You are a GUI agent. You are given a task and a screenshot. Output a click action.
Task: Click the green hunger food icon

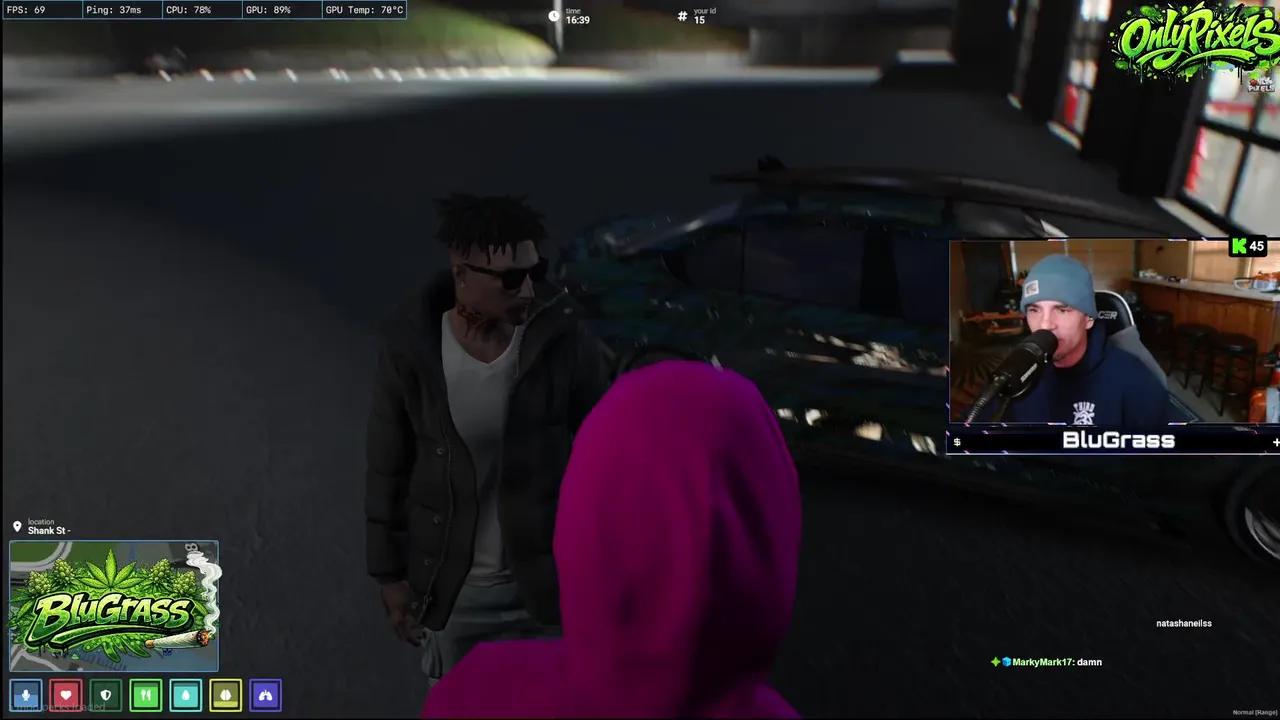click(146, 695)
